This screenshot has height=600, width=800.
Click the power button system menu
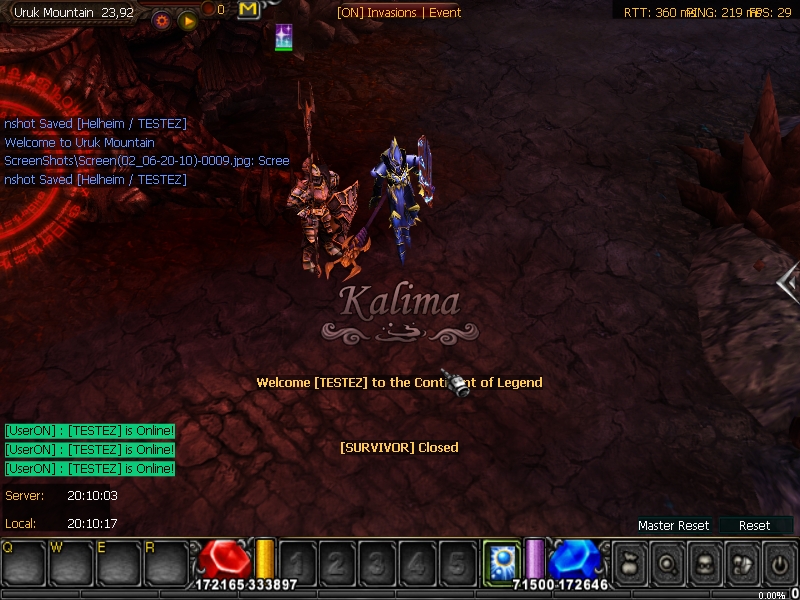(x=779, y=562)
